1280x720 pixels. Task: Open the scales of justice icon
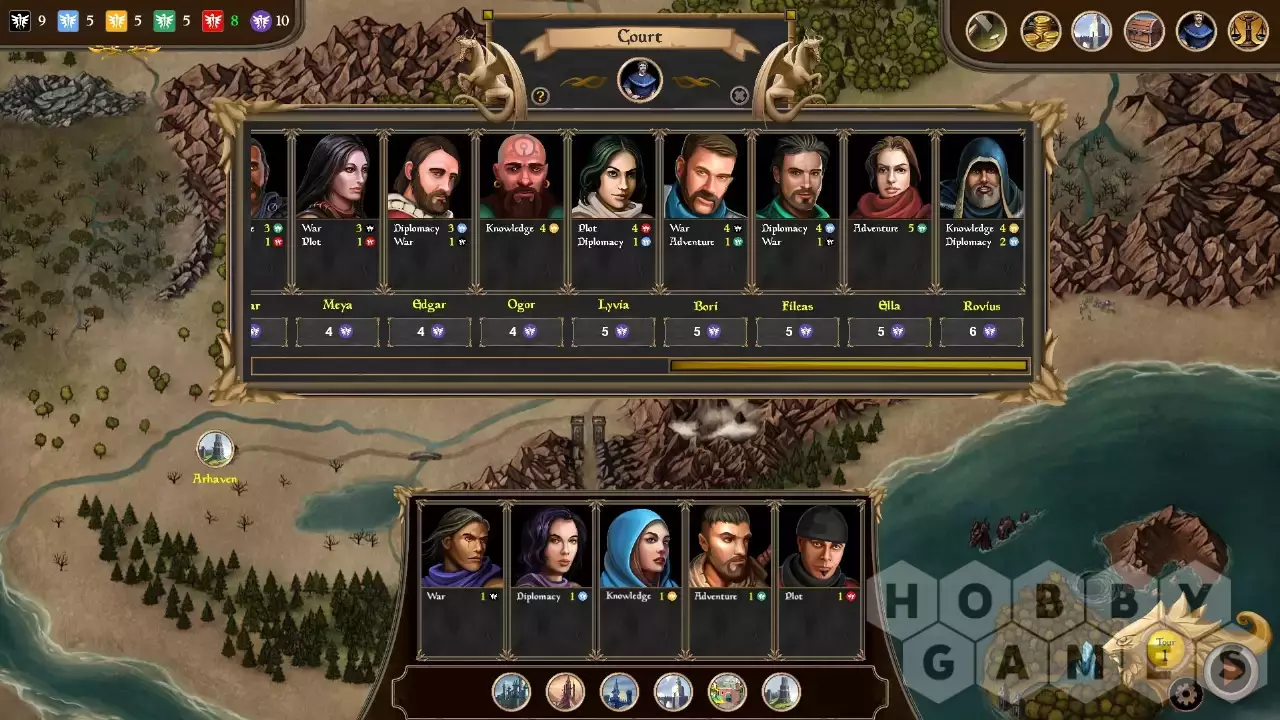[x=1248, y=31]
